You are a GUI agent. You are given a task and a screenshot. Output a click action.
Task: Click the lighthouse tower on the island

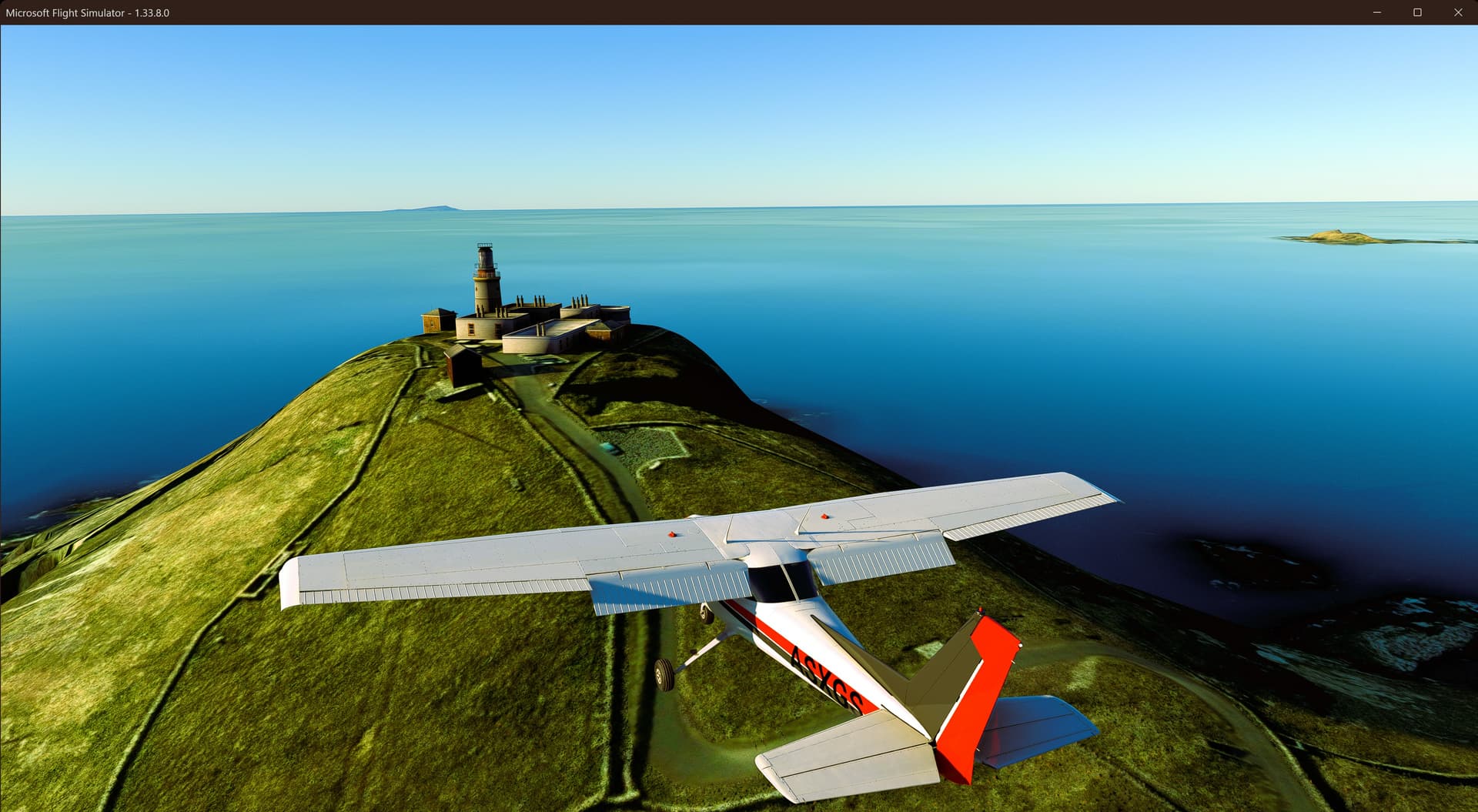(483, 277)
